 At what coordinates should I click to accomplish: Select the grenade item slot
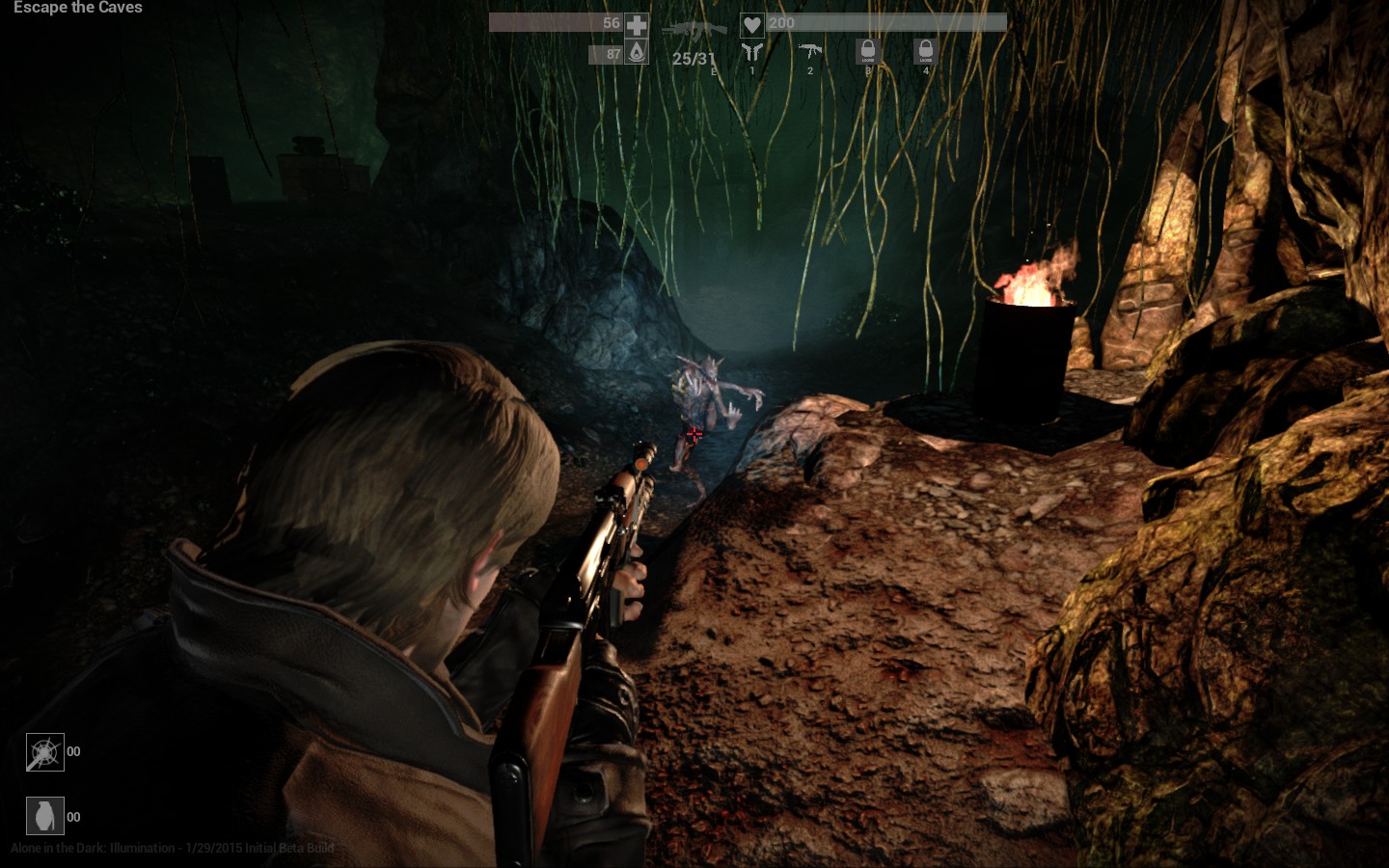[44, 816]
